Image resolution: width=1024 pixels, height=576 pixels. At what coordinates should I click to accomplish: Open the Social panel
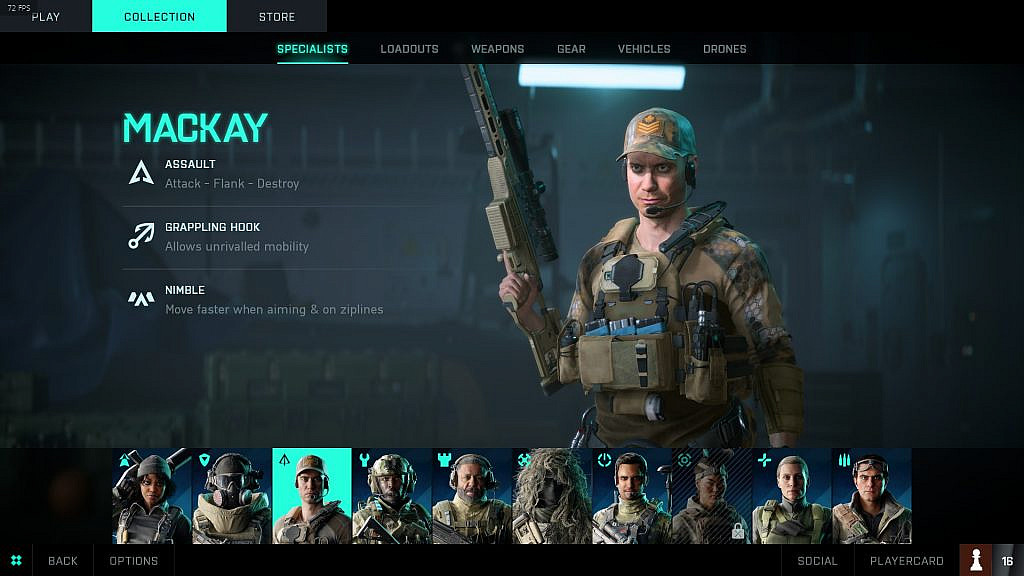point(817,561)
